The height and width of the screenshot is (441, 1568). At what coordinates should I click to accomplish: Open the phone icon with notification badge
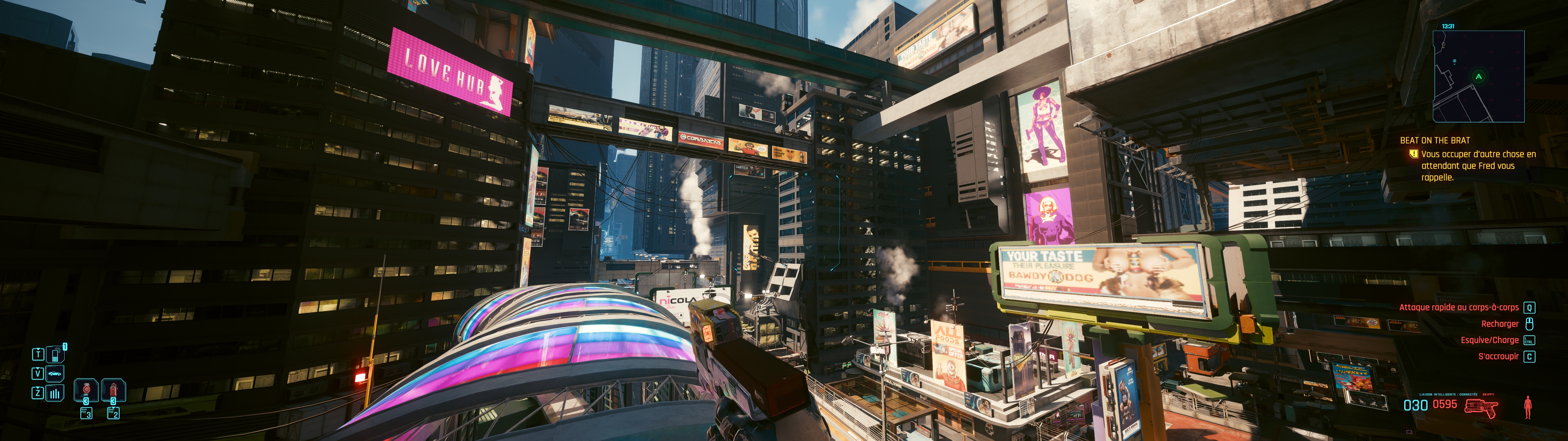pyautogui.click(x=55, y=354)
